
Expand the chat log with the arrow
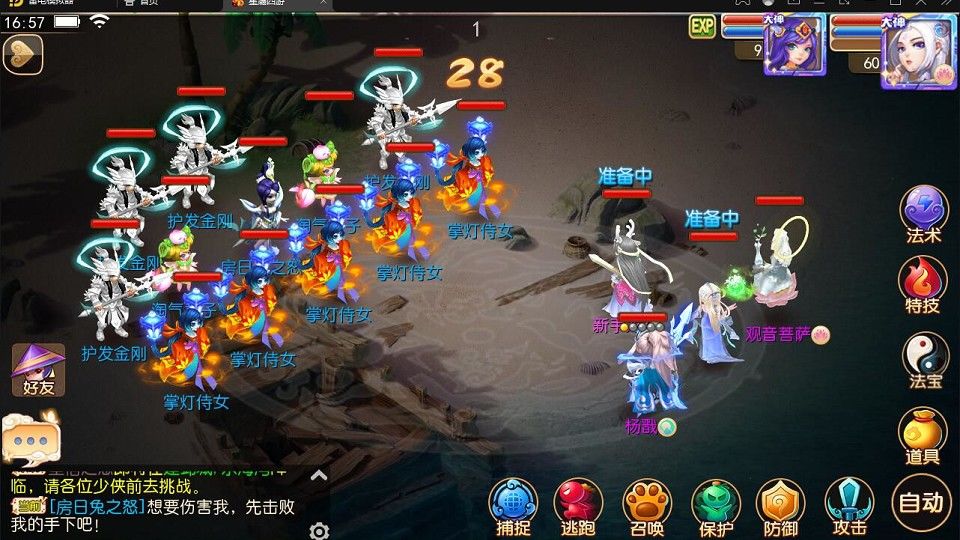(319, 476)
